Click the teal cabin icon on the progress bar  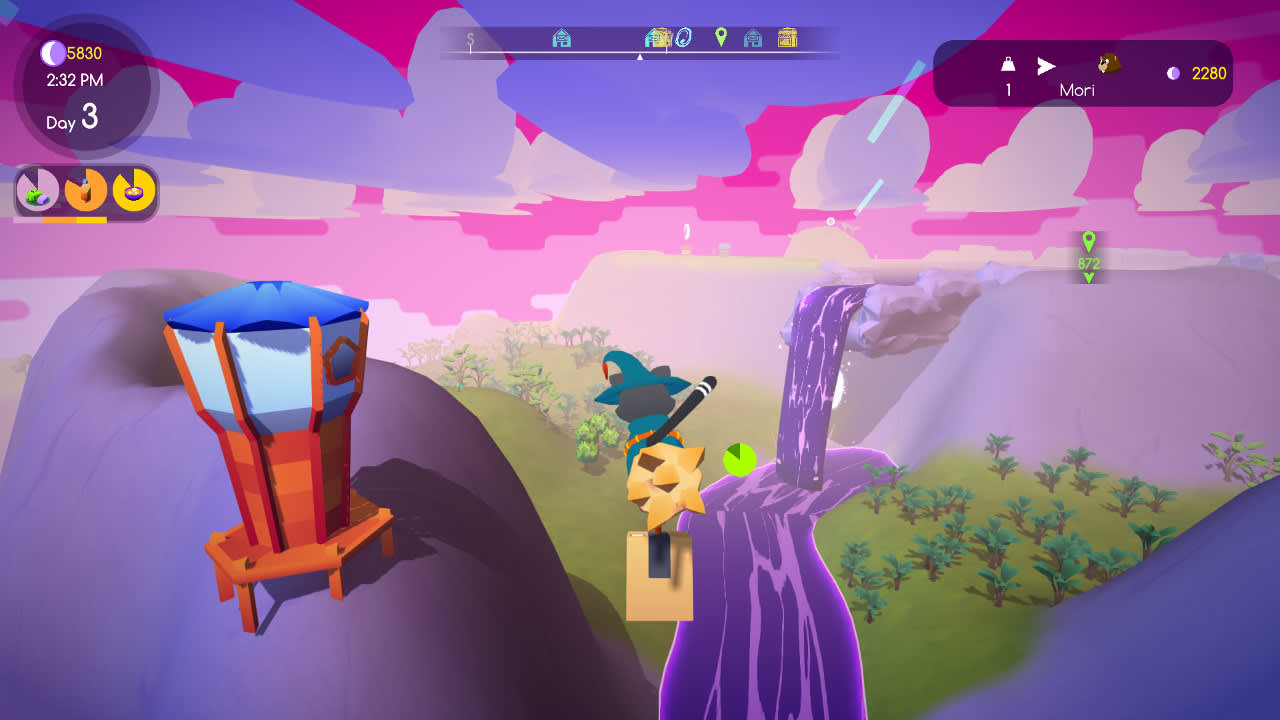[x=561, y=38]
